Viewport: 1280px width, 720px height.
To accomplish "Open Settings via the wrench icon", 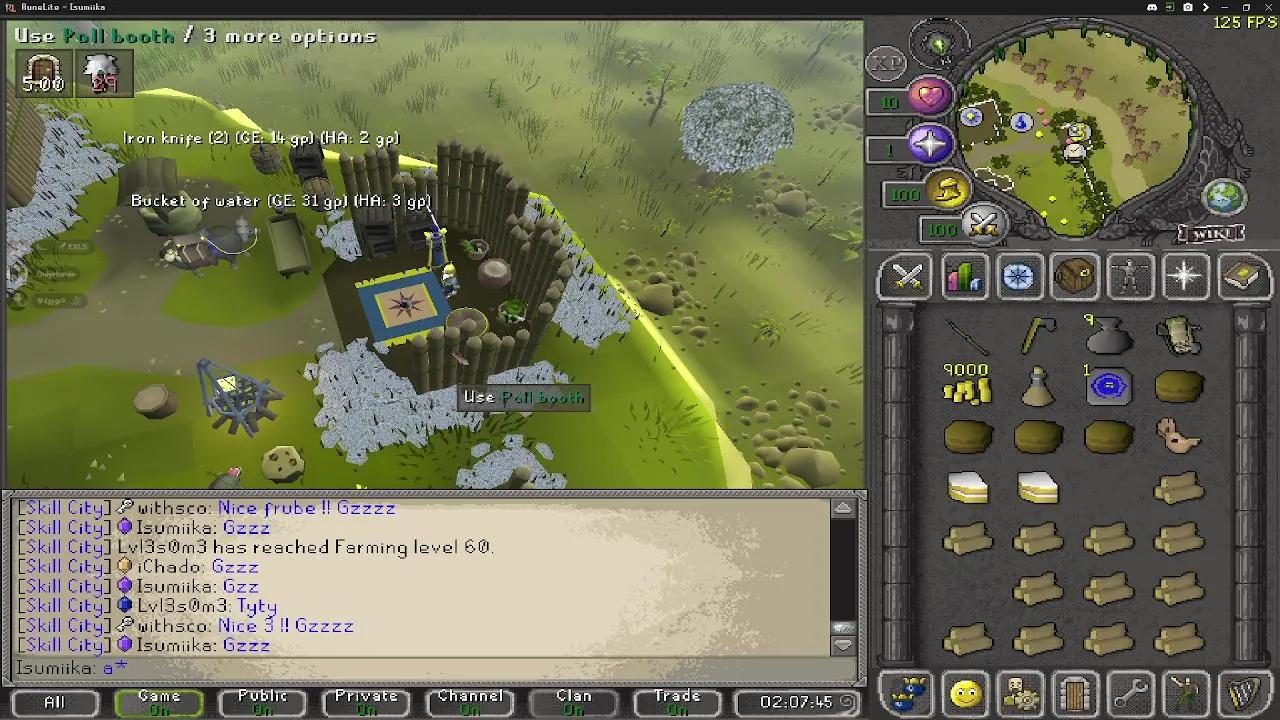I will point(1129,692).
